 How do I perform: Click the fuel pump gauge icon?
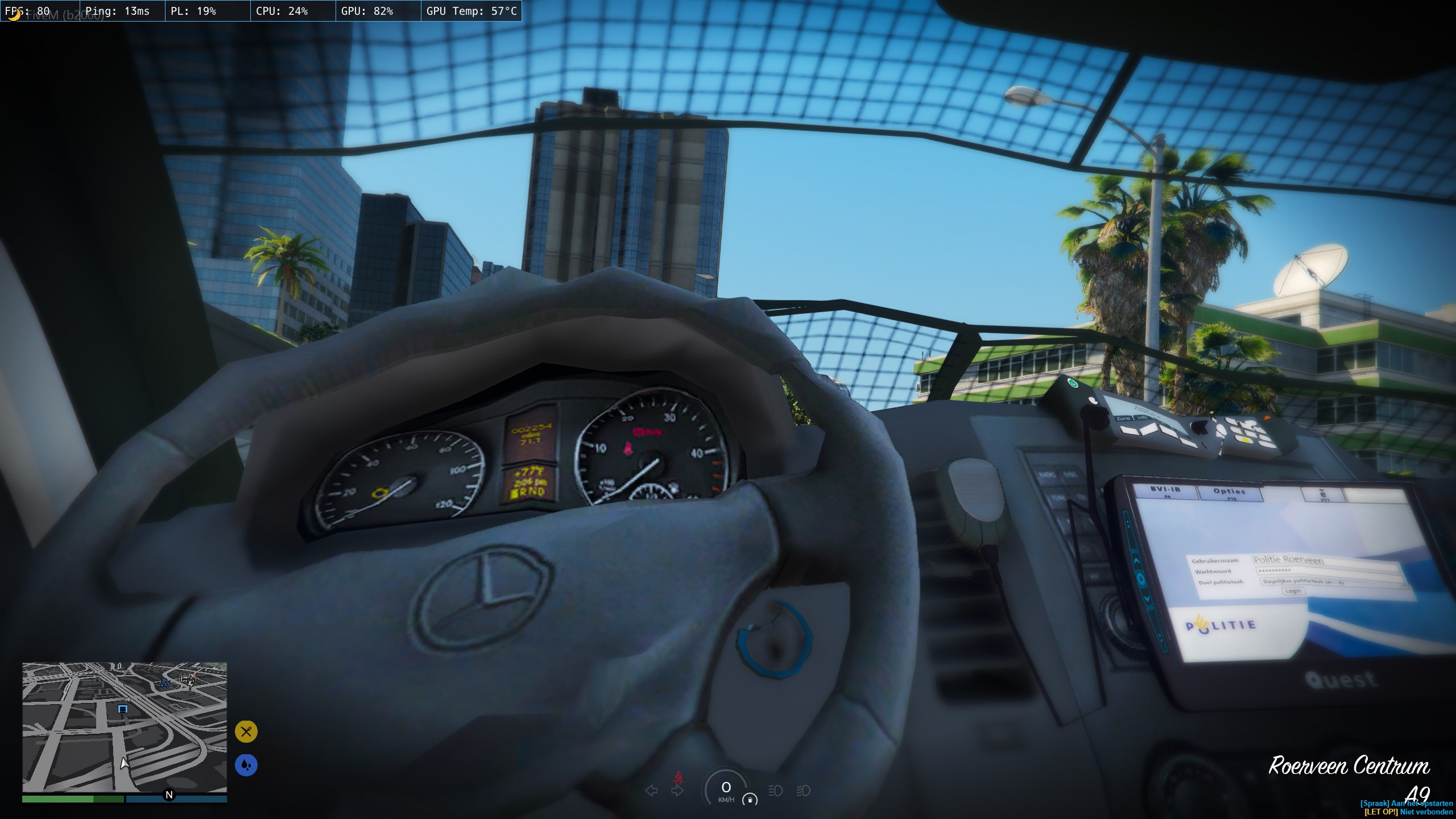pyautogui.click(x=750, y=800)
